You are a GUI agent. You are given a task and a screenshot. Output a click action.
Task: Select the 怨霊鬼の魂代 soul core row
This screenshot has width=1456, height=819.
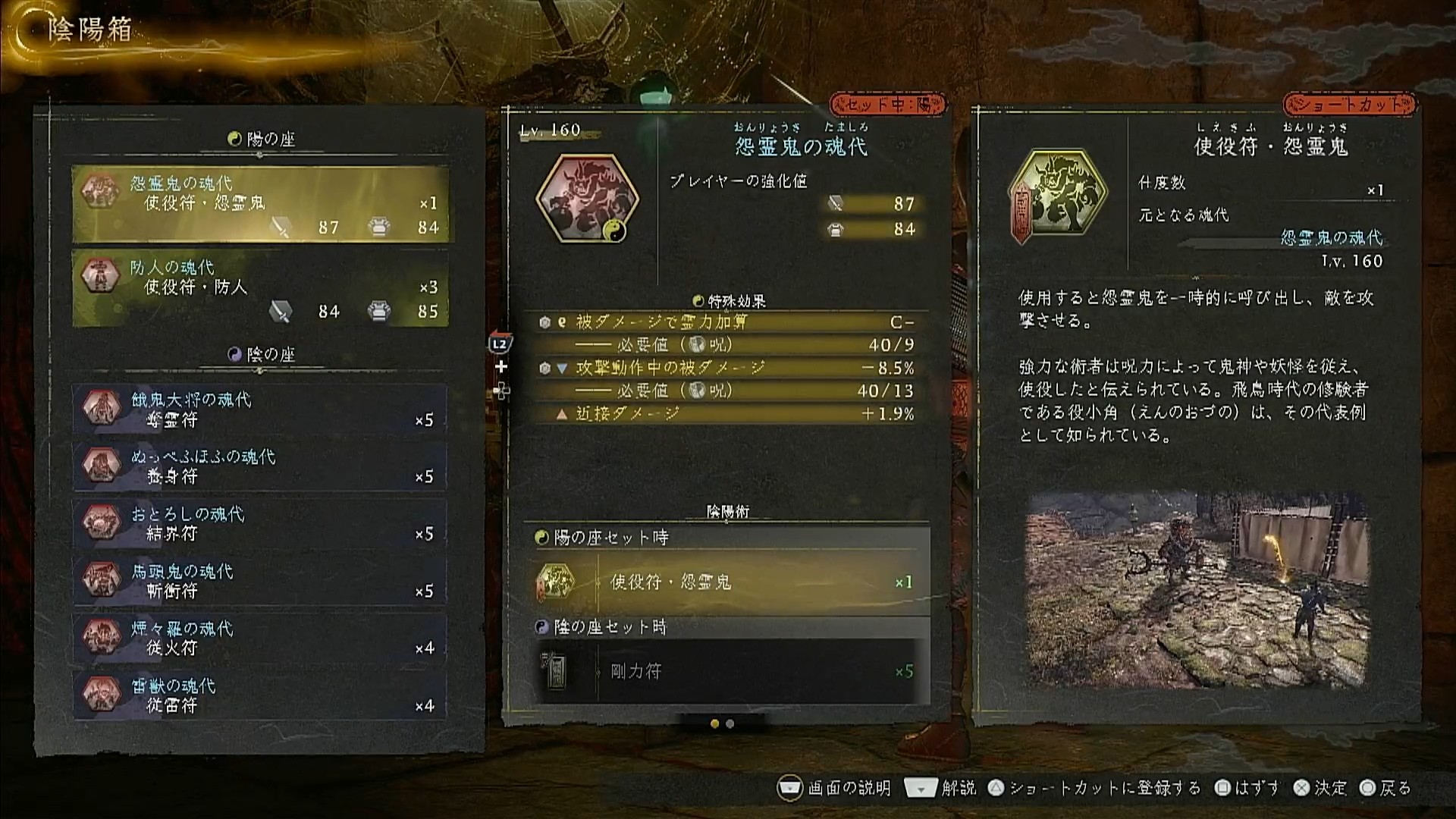click(260, 205)
